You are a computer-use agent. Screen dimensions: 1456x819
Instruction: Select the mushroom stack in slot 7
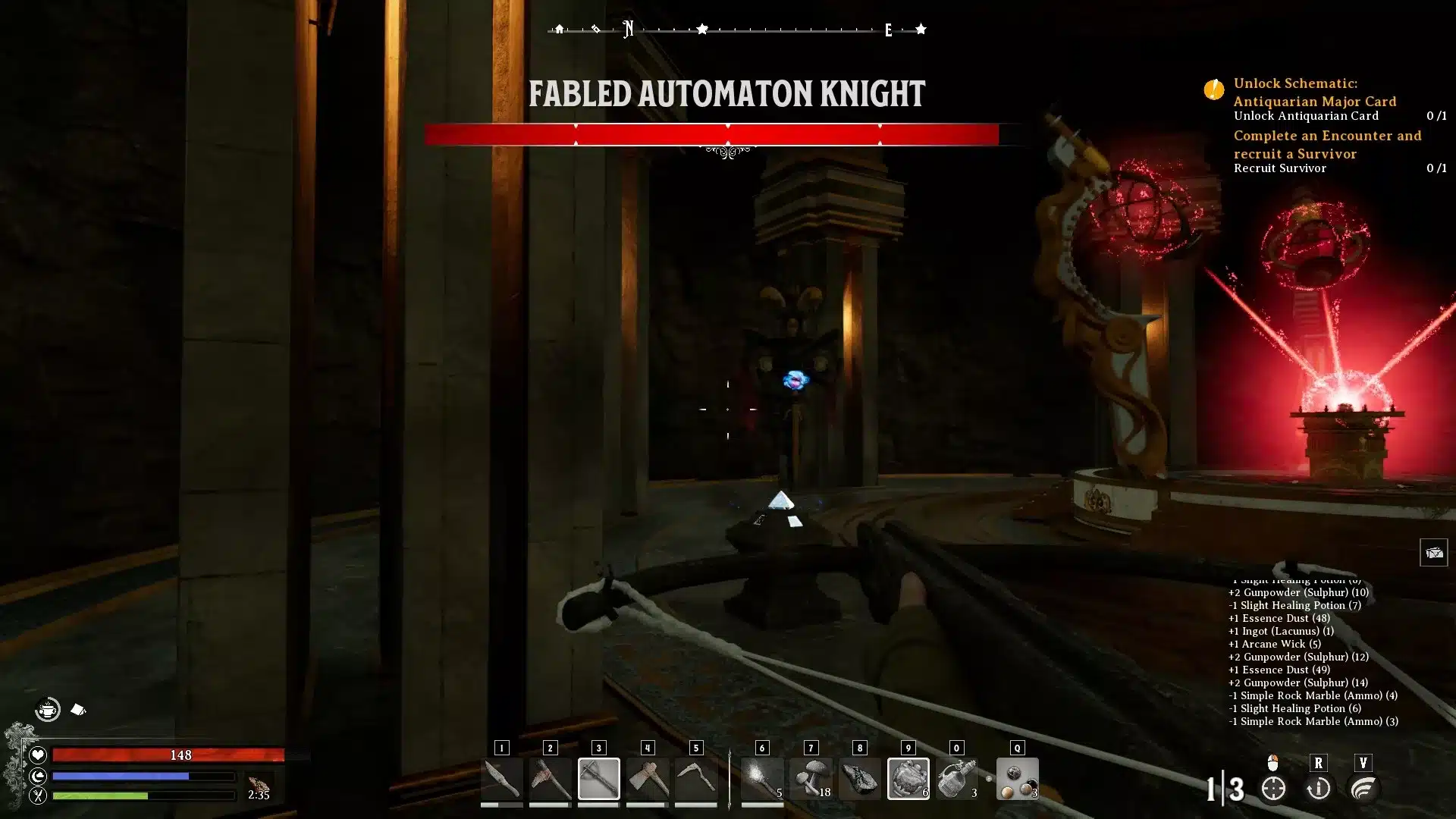click(x=811, y=779)
